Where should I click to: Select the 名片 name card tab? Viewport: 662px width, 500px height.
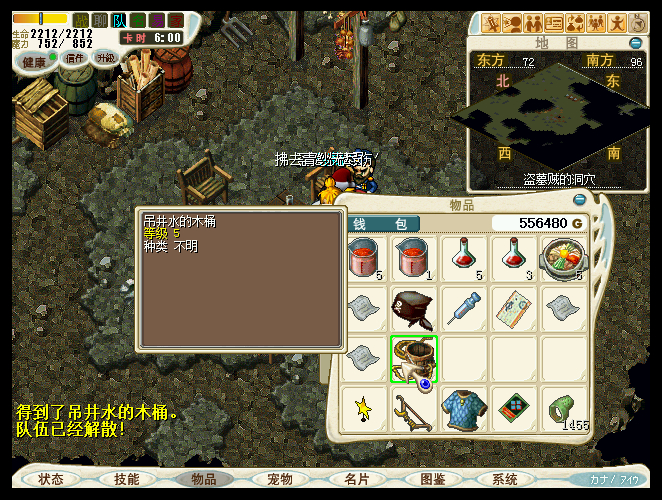click(357, 479)
